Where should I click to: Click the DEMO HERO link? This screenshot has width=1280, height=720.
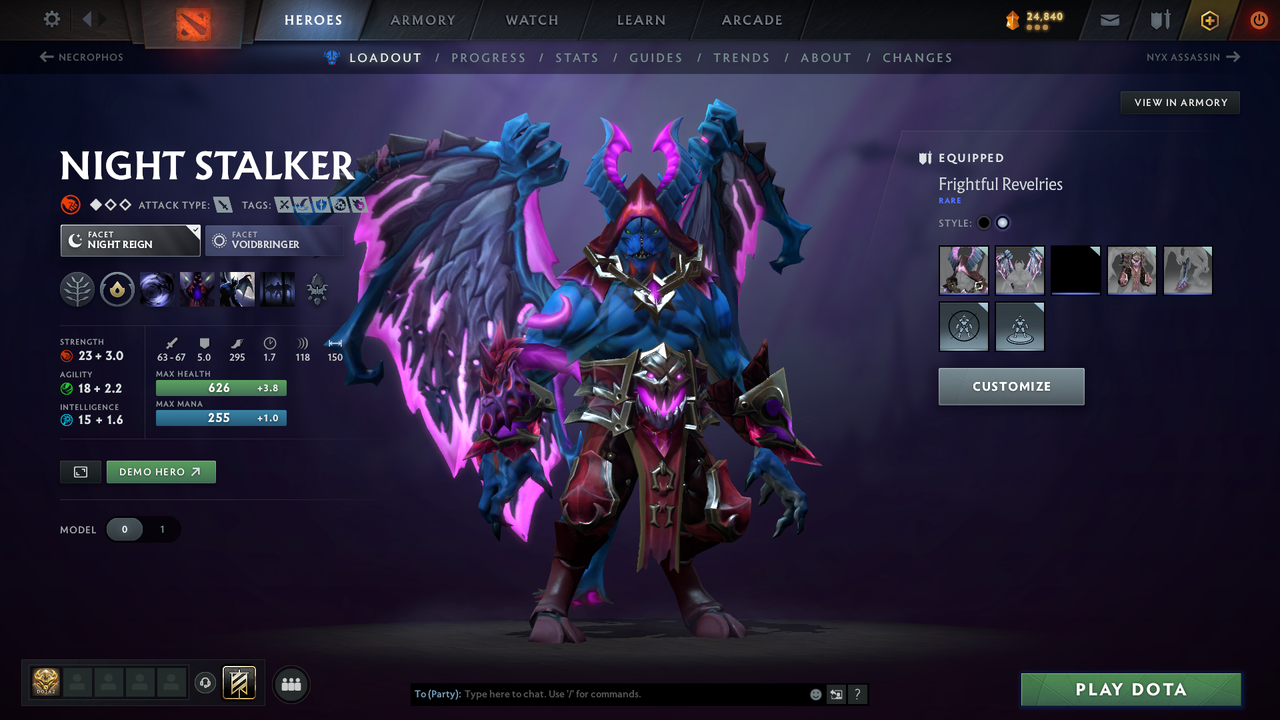(x=160, y=471)
